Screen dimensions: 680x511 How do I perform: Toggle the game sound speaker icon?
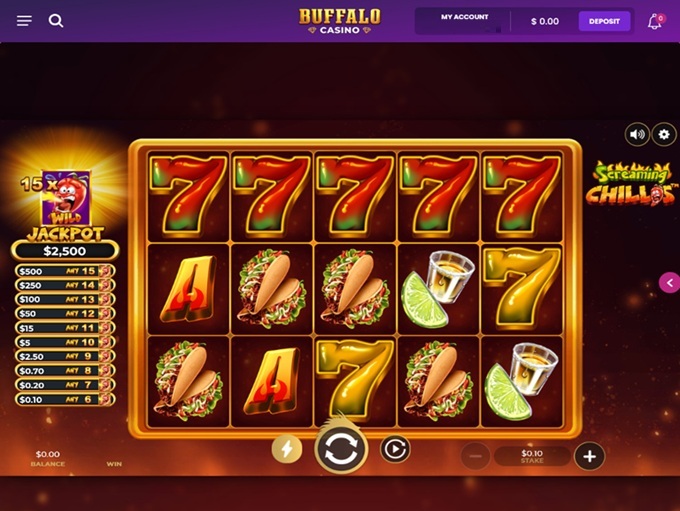(637, 134)
